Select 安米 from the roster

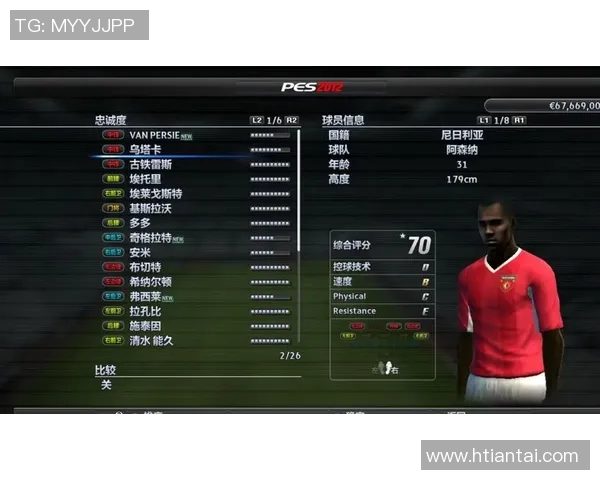pos(140,253)
